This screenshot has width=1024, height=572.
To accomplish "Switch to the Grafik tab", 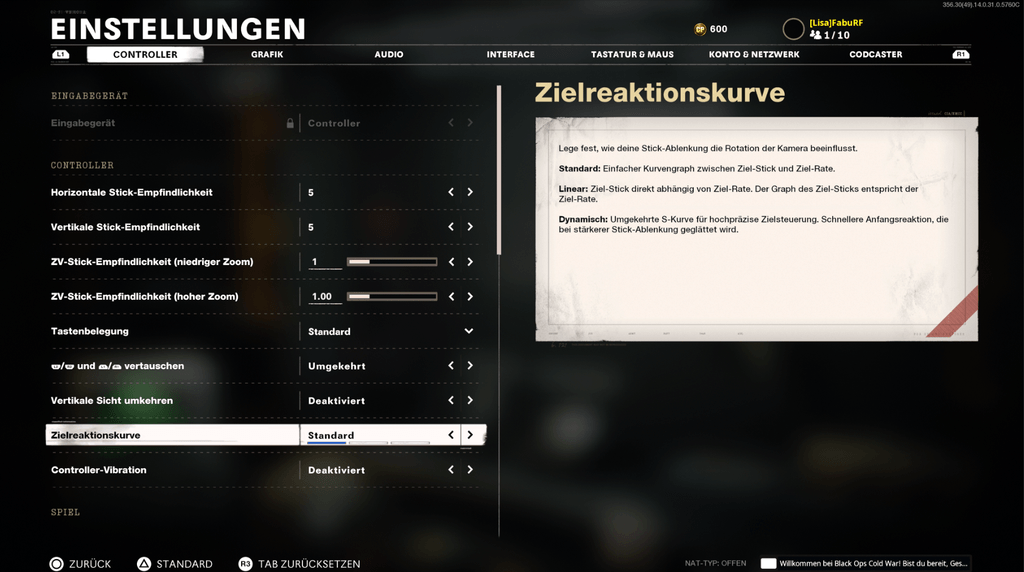I will (267, 55).
